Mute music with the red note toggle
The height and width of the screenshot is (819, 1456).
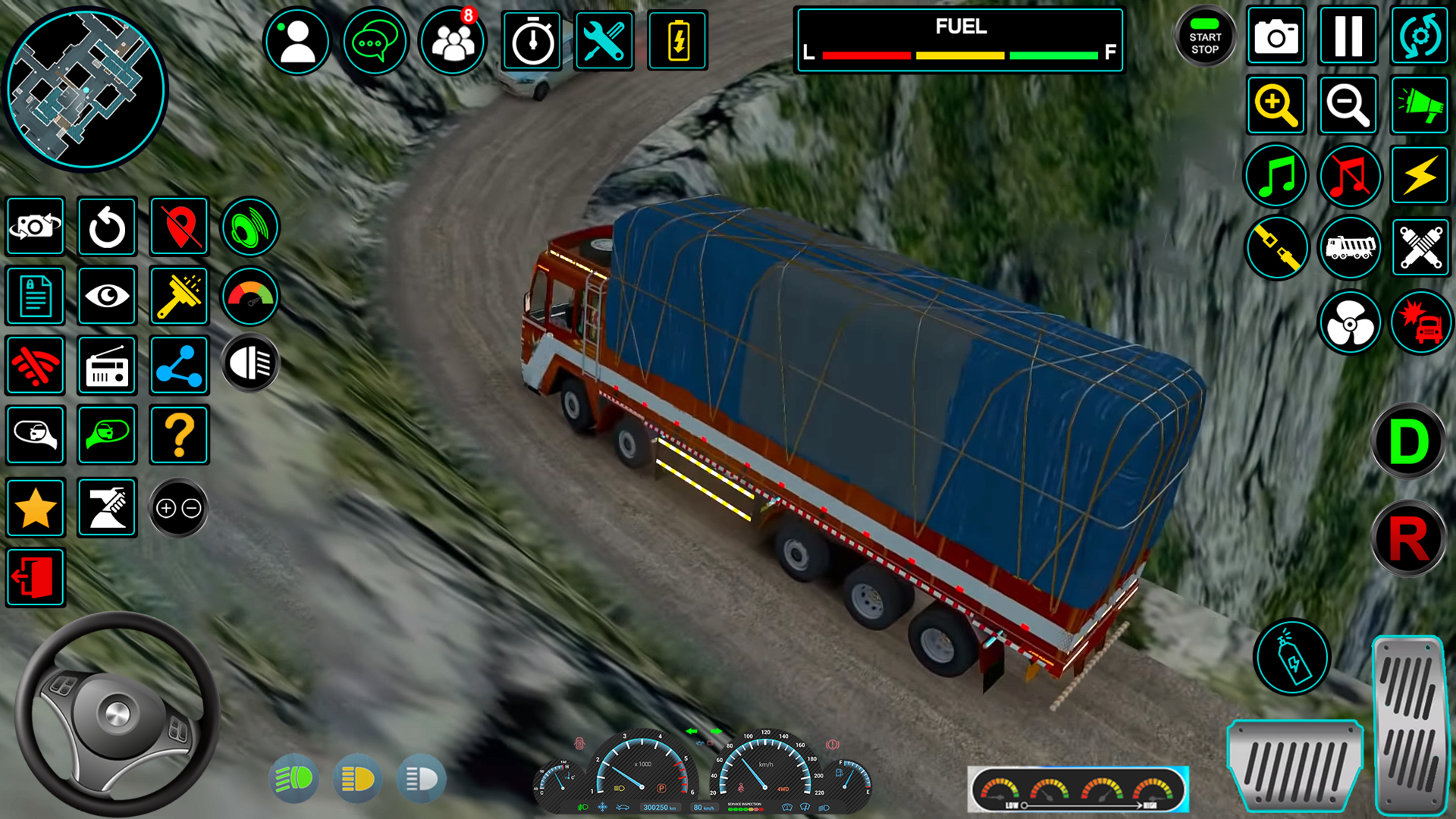[1350, 176]
